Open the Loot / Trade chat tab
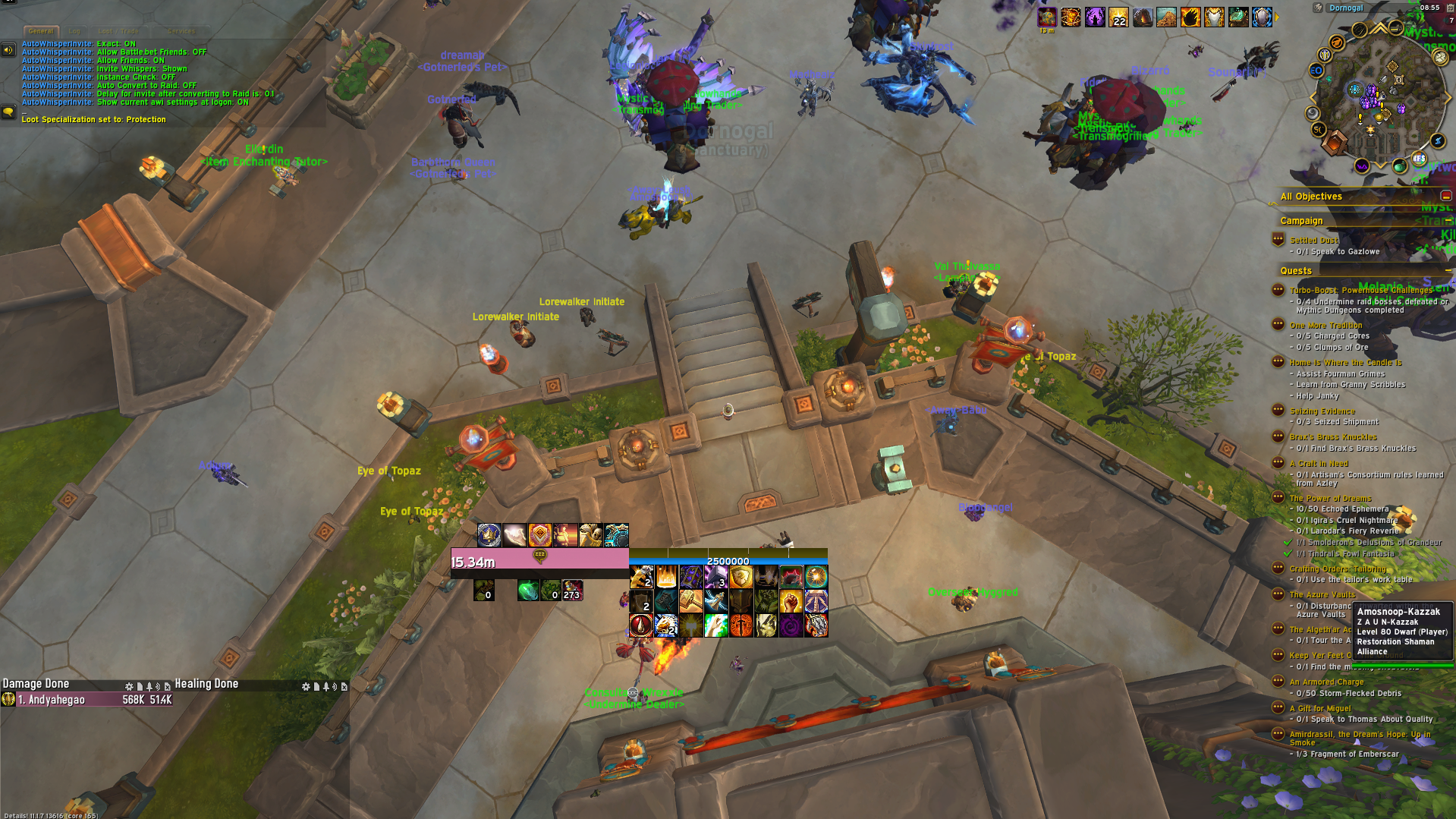 point(118,31)
